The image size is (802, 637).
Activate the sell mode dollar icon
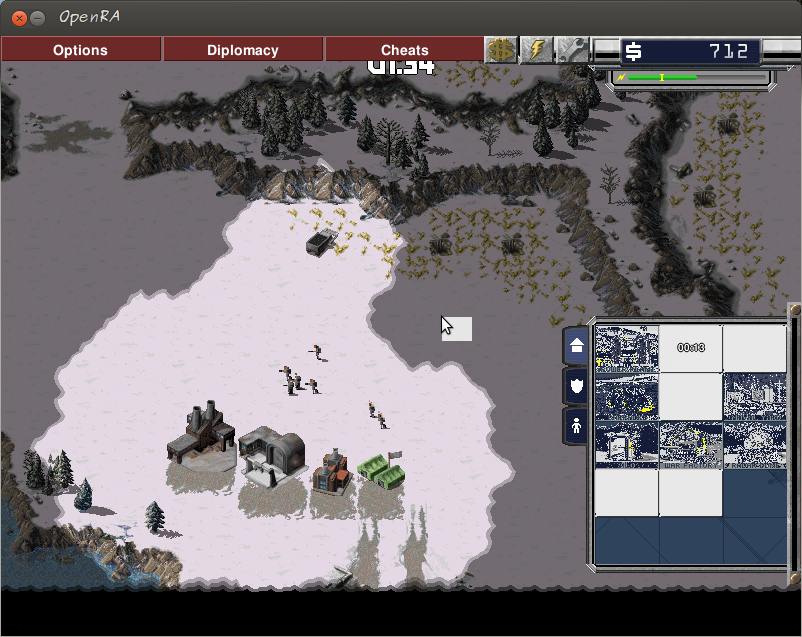click(x=501, y=50)
